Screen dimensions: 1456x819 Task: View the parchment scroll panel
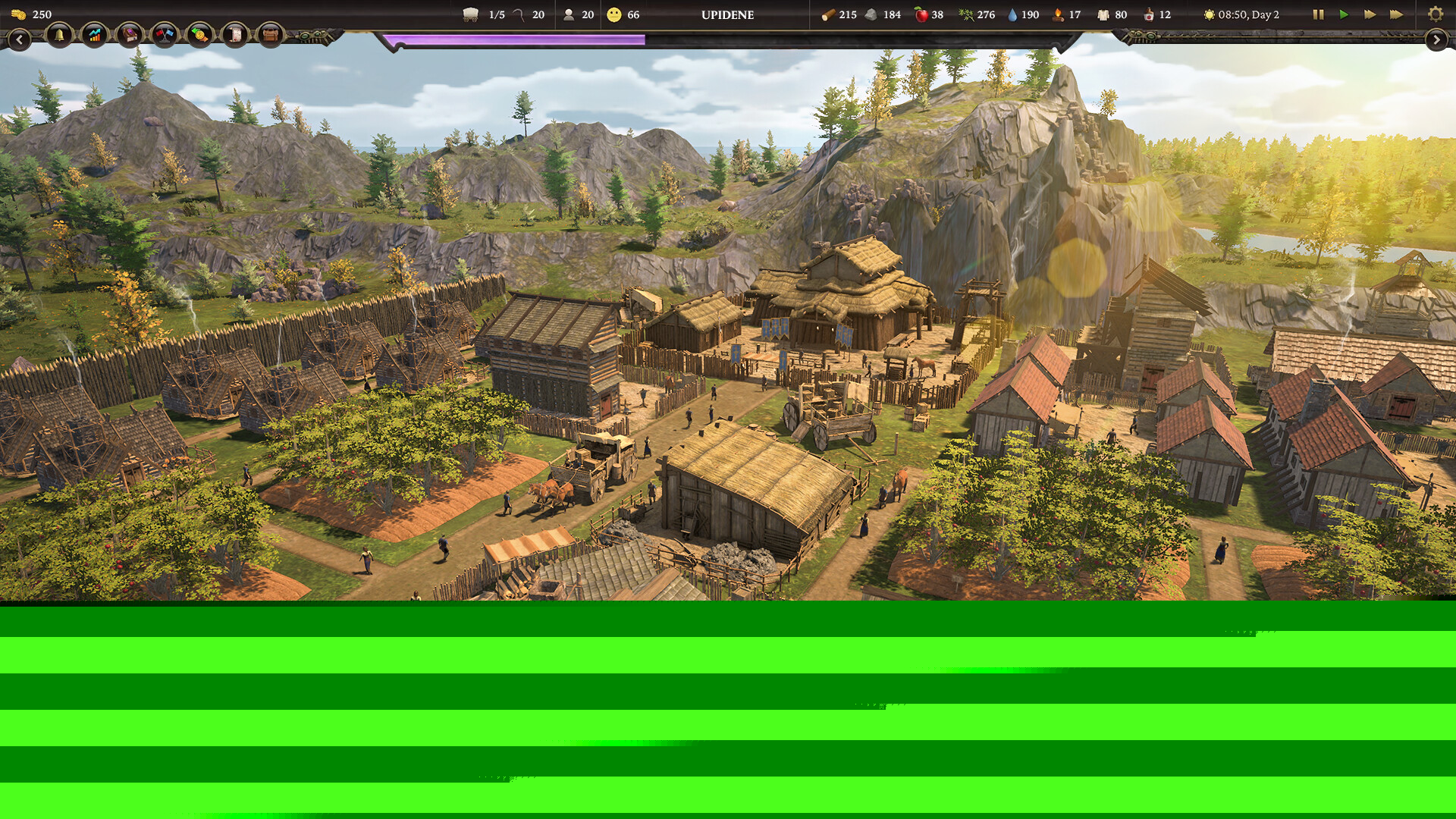coord(235,35)
